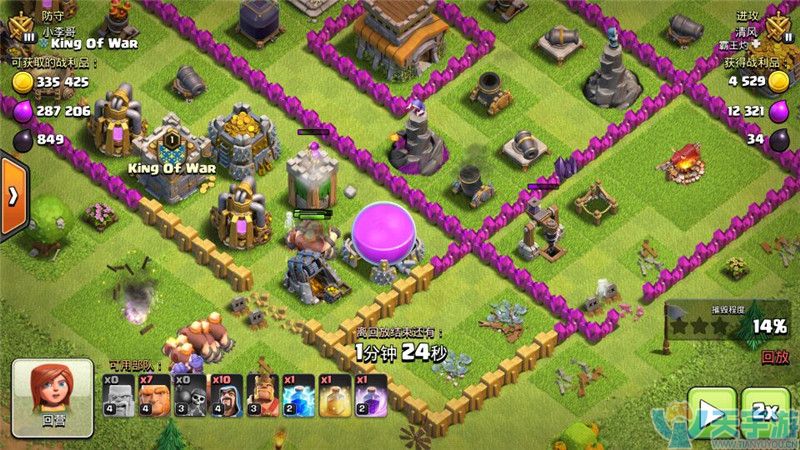This screenshot has width=800, height=450.
Task: Select the Barbarian King hero slot
Action: [x=260, y=396]
